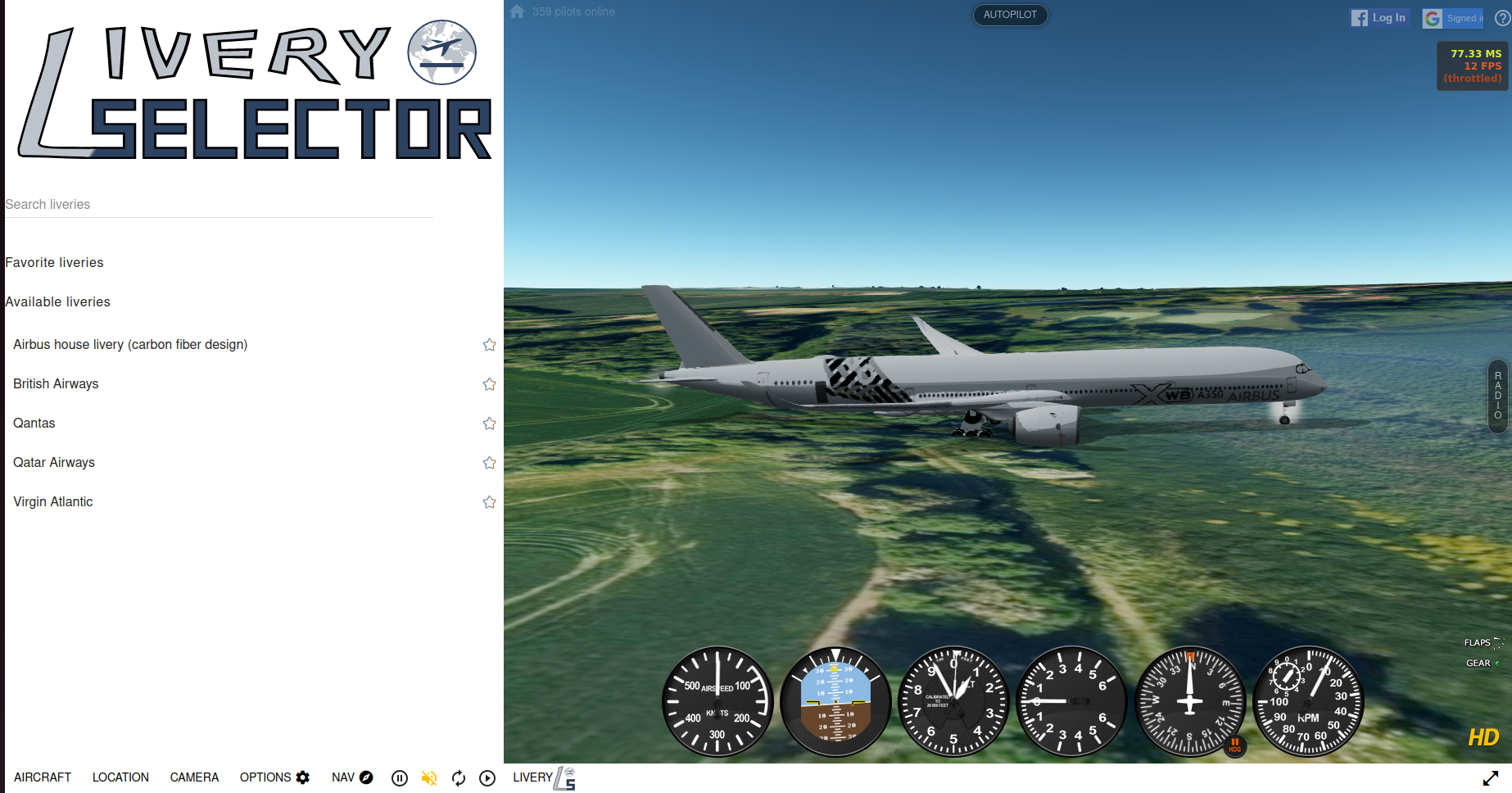Restart the flight via the refresh icon
Image resolution: width=1512 pixels, height=793 pixels.
[x=458, y=778]
